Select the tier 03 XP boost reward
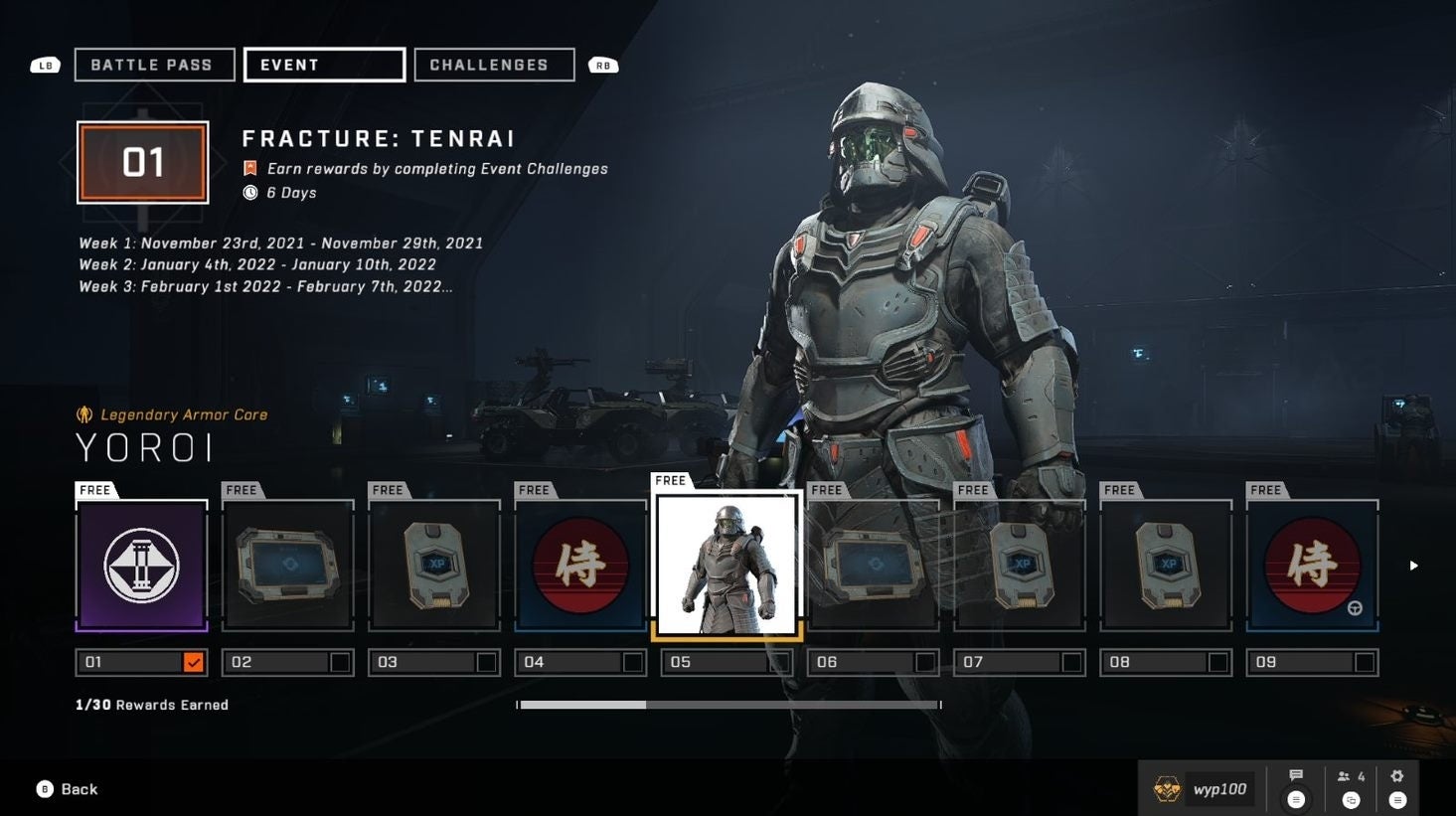This screenshot has height=816, width=1456. click(434, 566)
